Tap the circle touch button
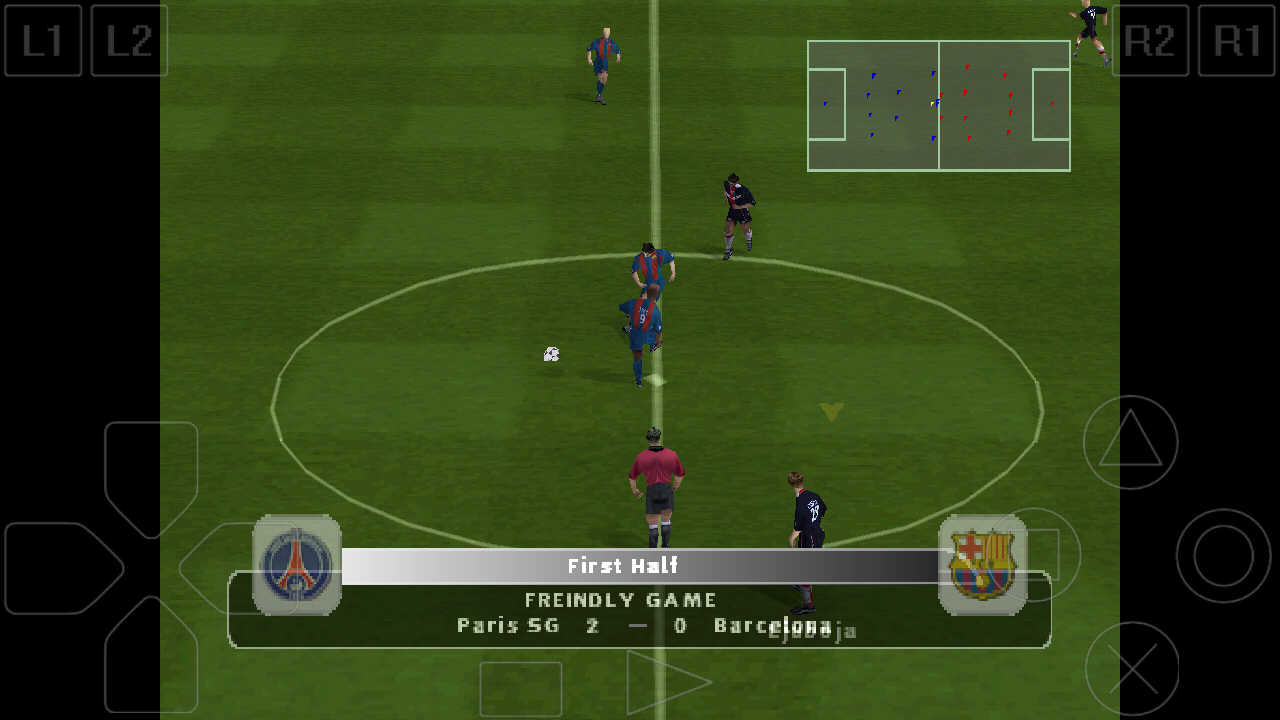 1223,556
